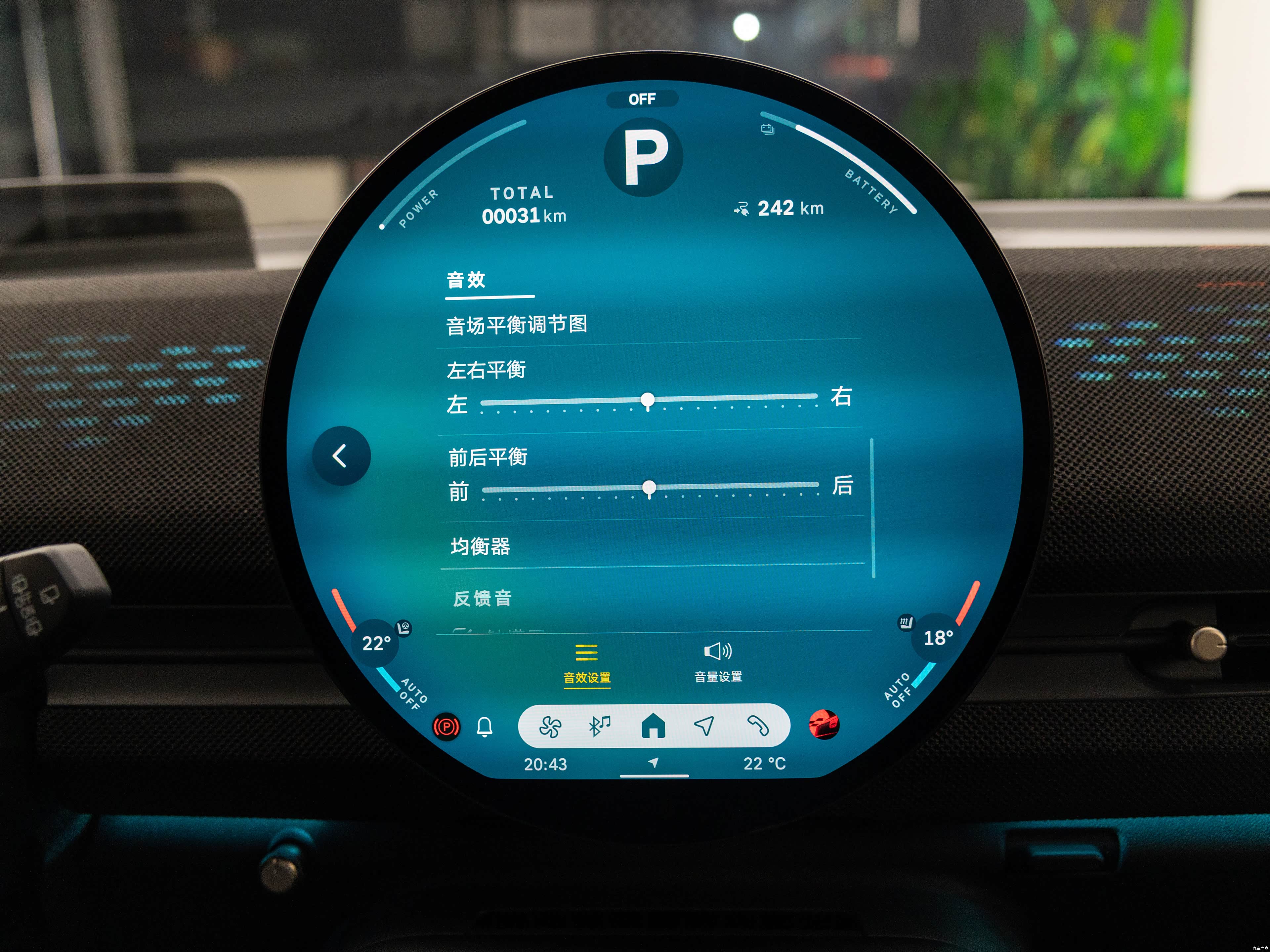Open Bluetooth music media icon
The height and width of the screenshot is (952, 1270).
click(600, 726)
